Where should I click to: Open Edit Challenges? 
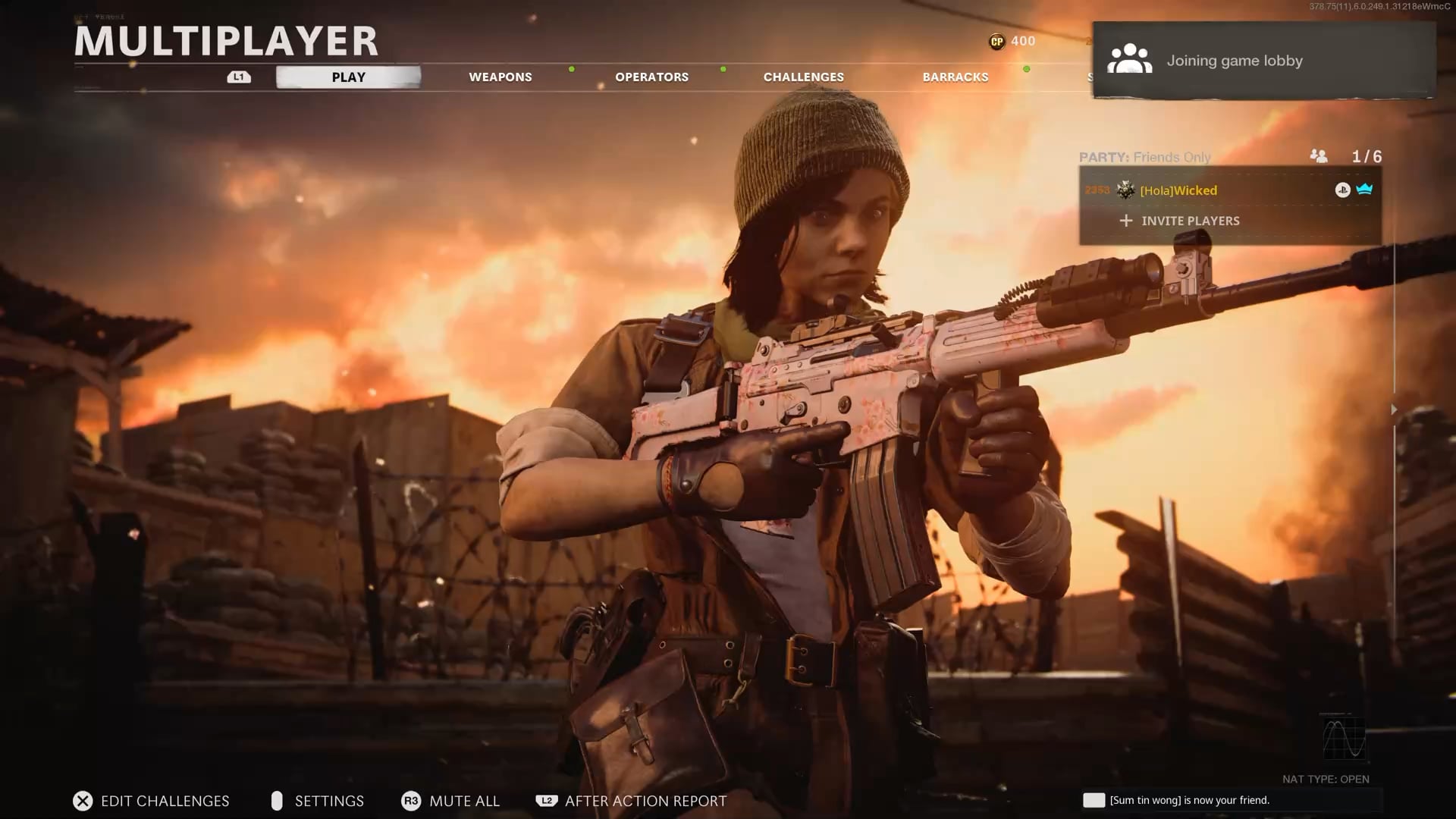(152, 801)
